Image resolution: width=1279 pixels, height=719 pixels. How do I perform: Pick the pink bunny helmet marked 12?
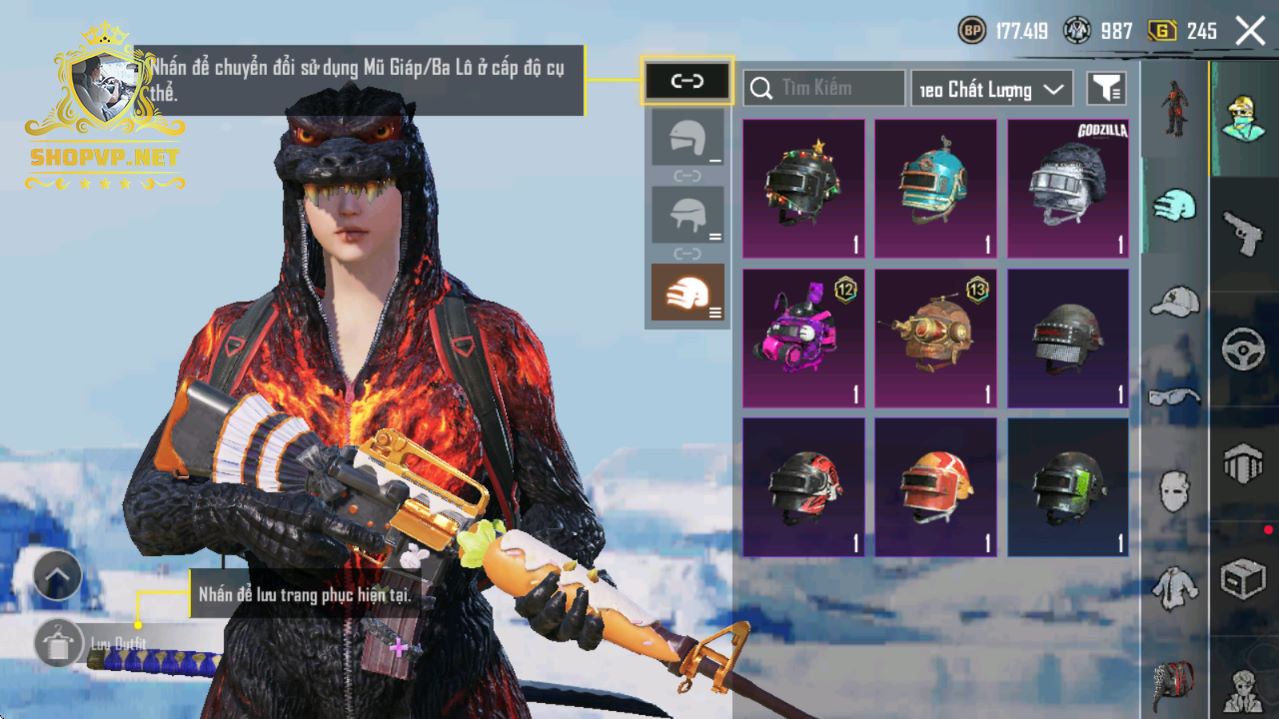[804, 338]
